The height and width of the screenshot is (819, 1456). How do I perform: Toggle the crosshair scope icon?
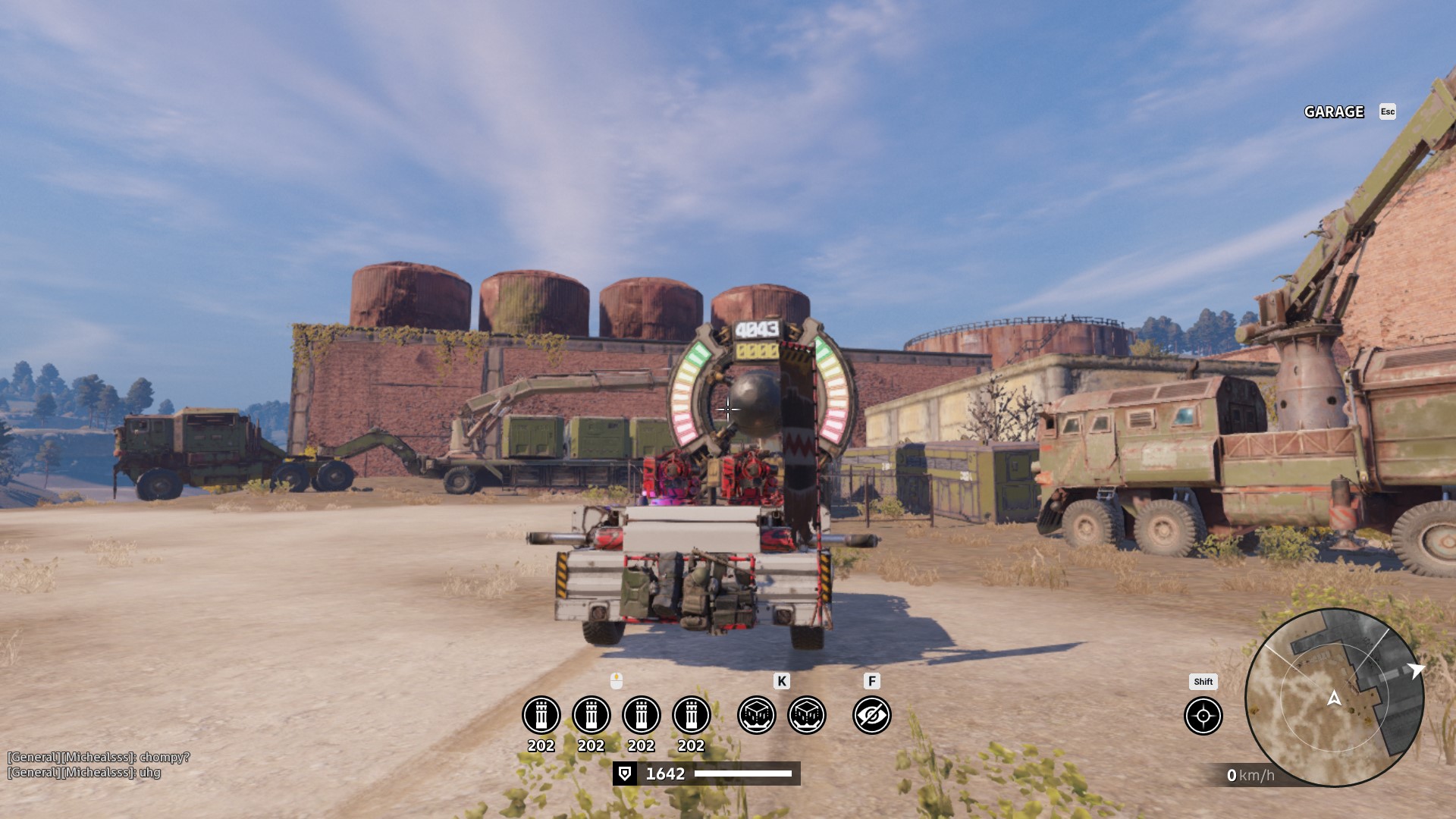pyautogui.click(x=1203, y=716)
